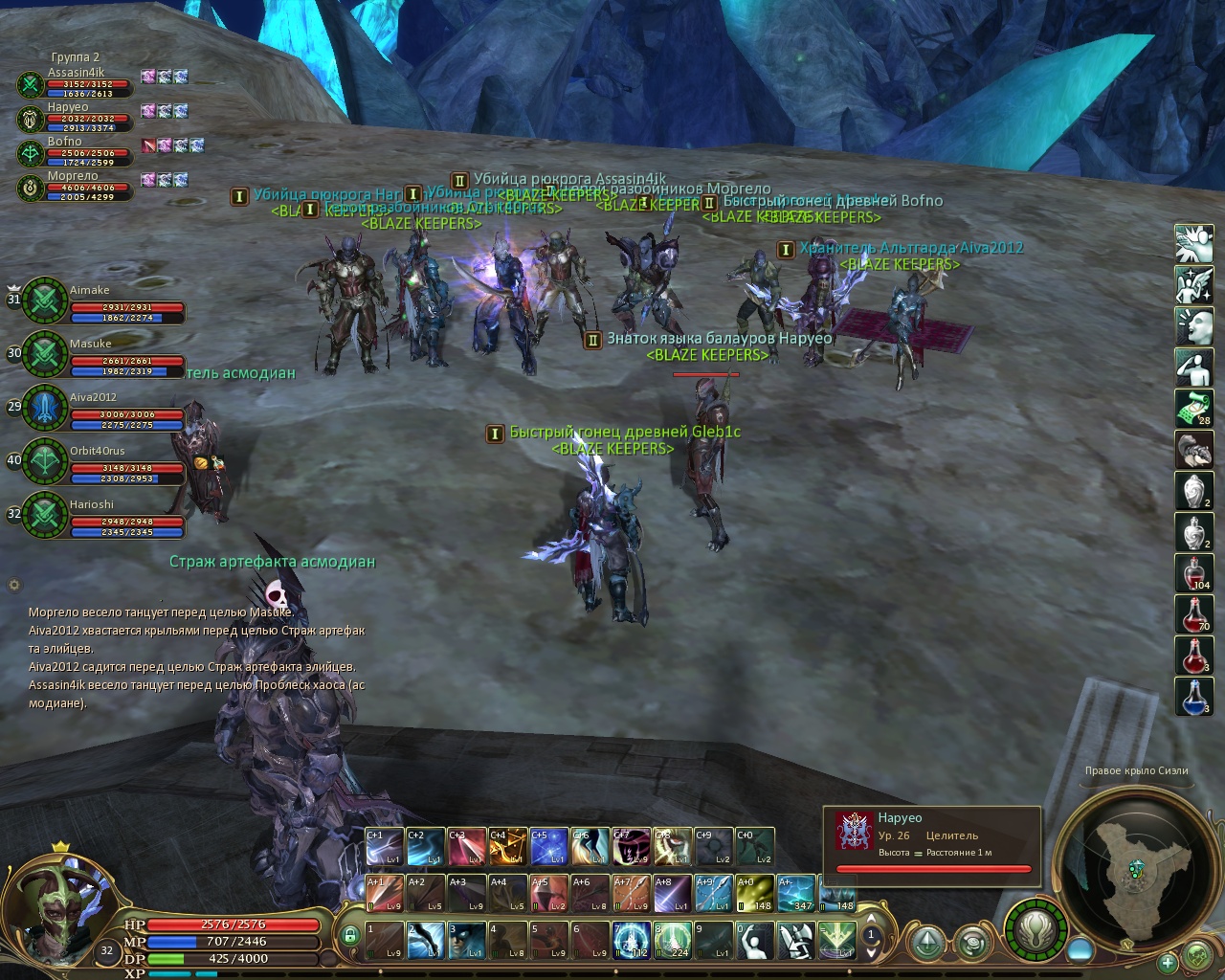Activate the winged angel emote icon
Screen dimensions: 1225x980
(x=1193, y=284)
